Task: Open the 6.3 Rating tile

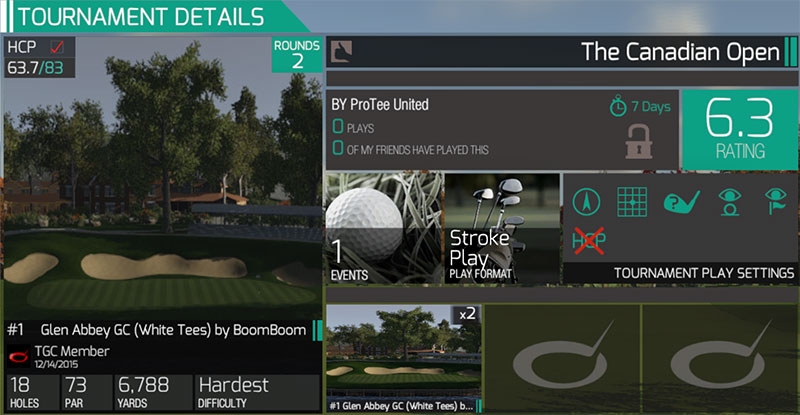Action: [739, 130]
